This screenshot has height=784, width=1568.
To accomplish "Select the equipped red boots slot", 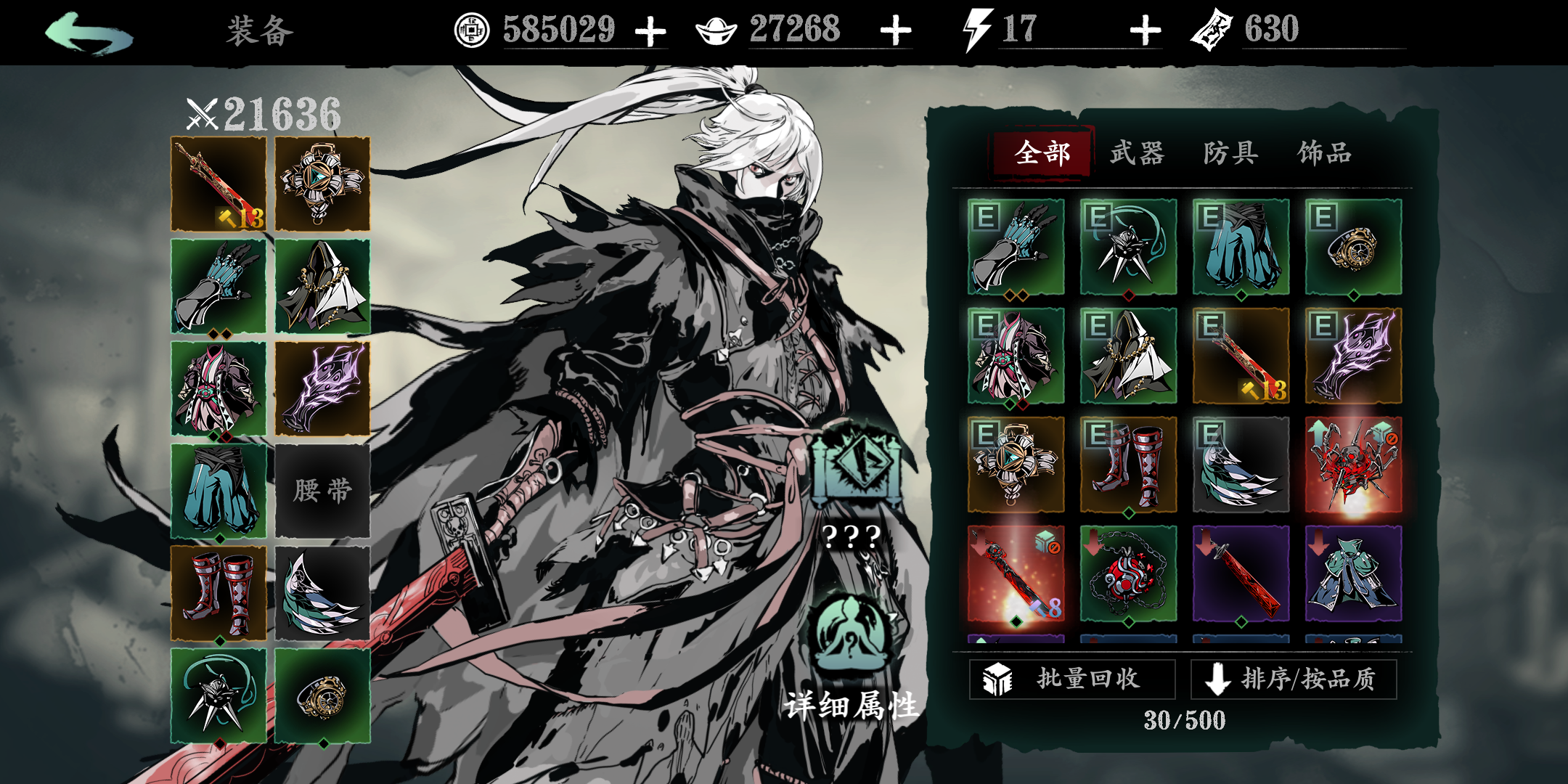I will [219, 593].
